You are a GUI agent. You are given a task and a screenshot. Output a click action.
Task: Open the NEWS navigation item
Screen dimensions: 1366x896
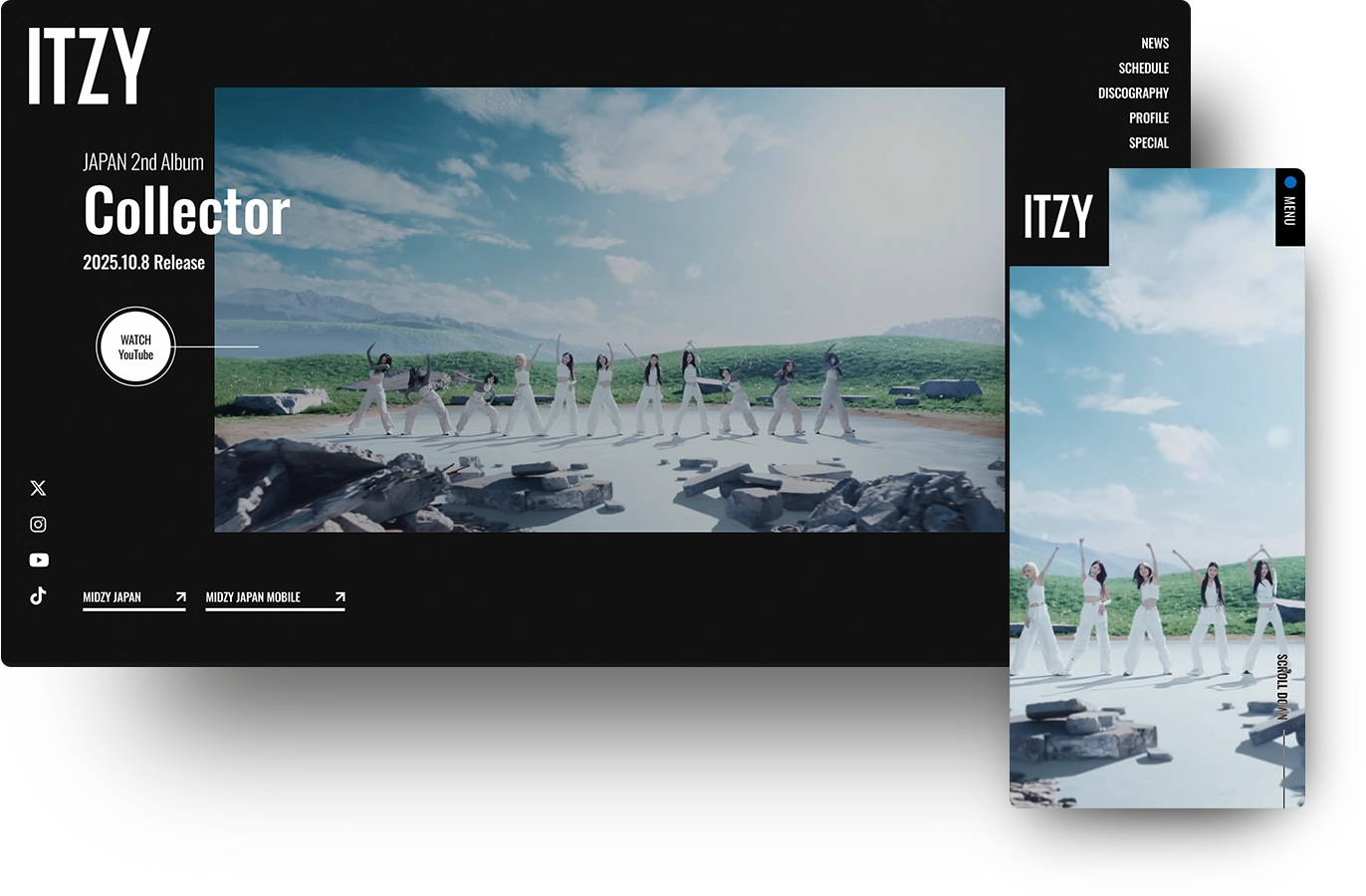(1154, 43)
